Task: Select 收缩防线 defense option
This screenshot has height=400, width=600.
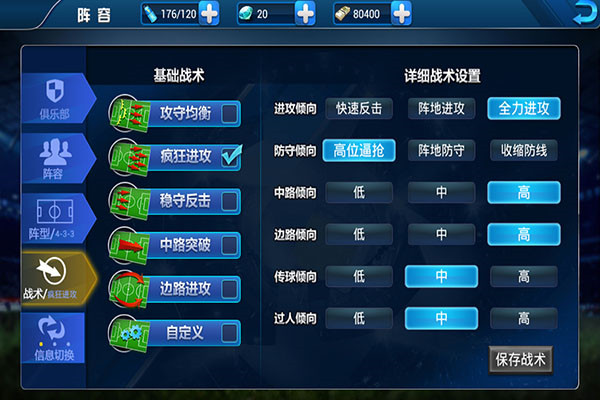Action: pos(523,151)
